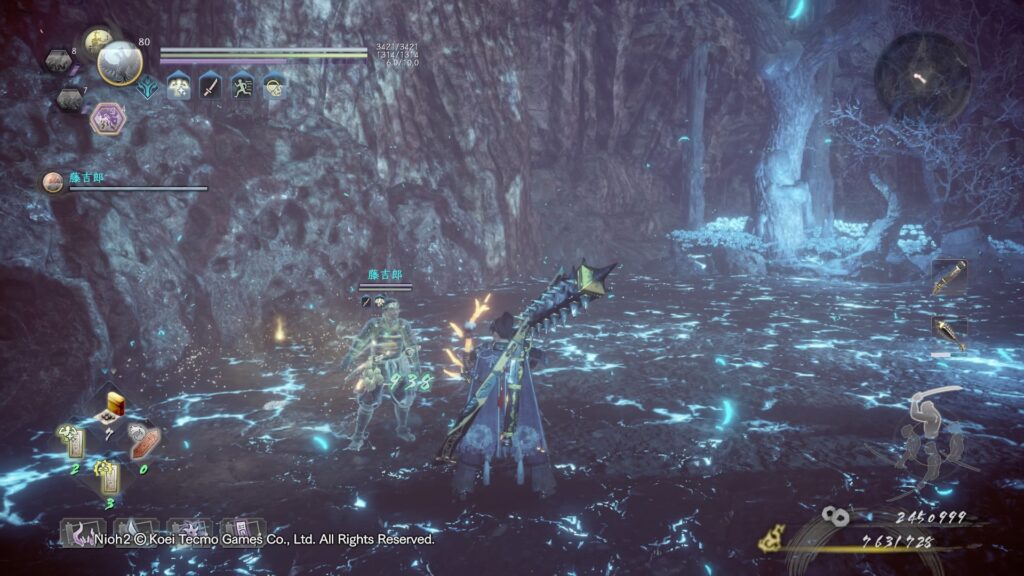Click the small teal yokai shift emblem
The width and height of the screenshot is (1024, 576).
149,87
